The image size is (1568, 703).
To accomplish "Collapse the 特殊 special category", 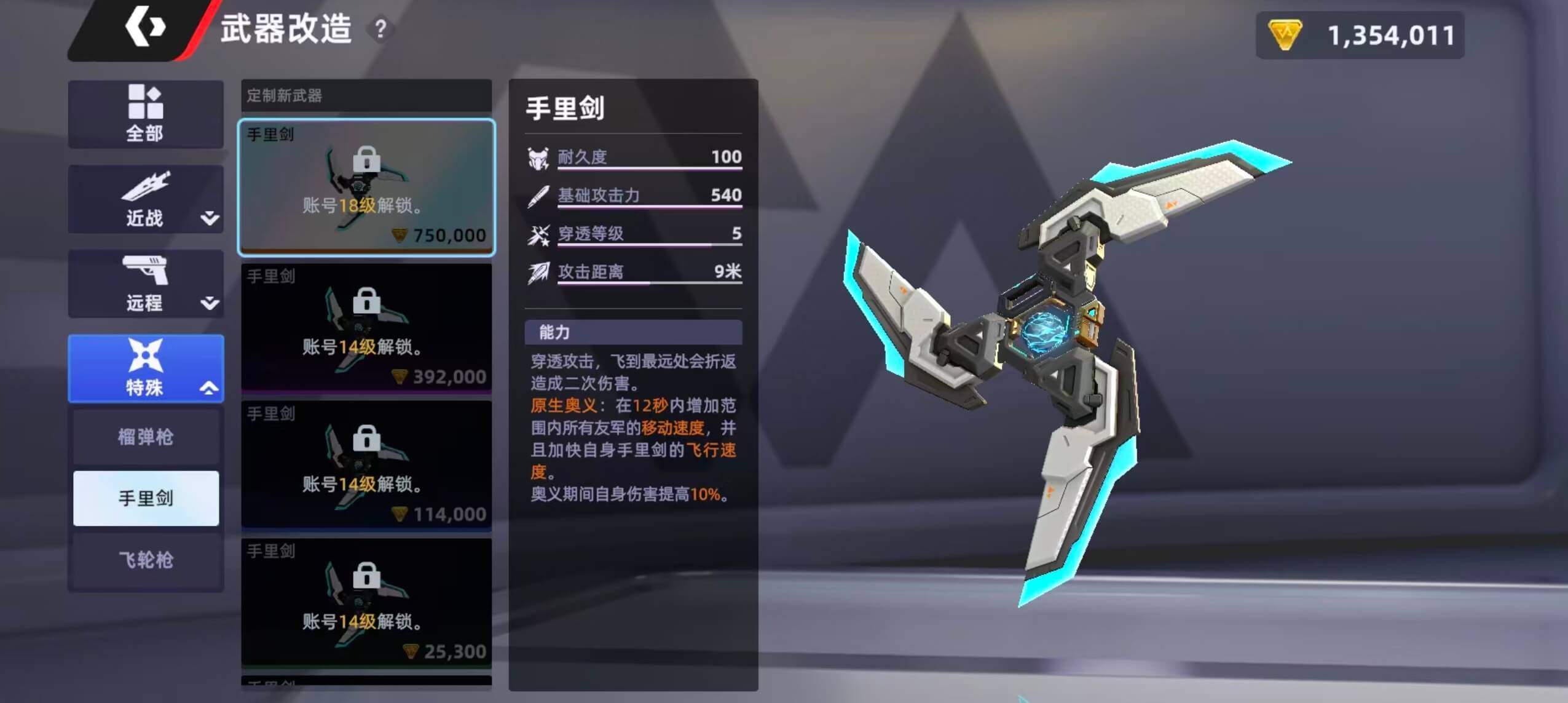I will 146,368.
